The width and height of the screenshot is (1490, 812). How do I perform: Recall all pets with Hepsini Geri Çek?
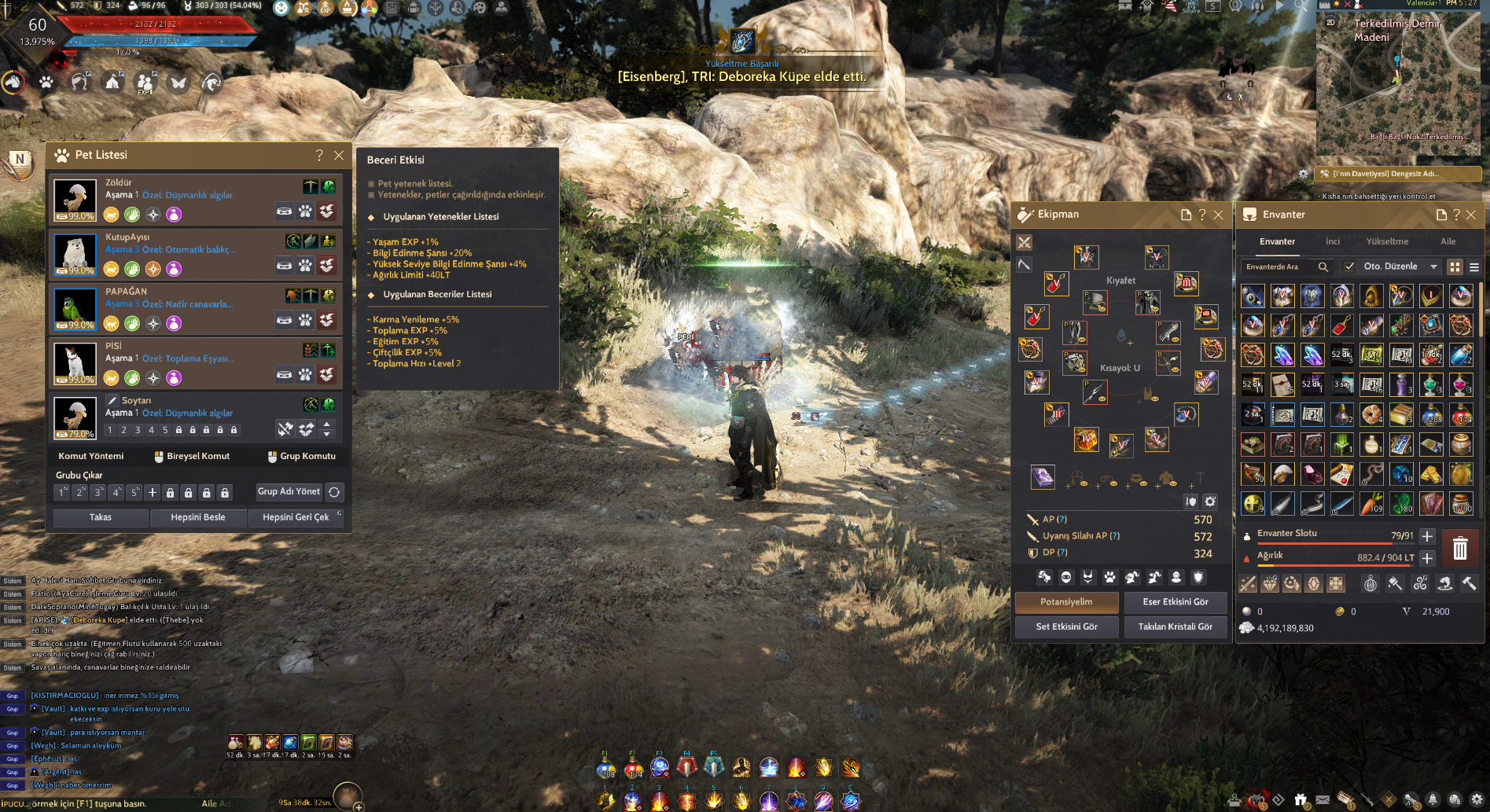click(x=296, y=517)
